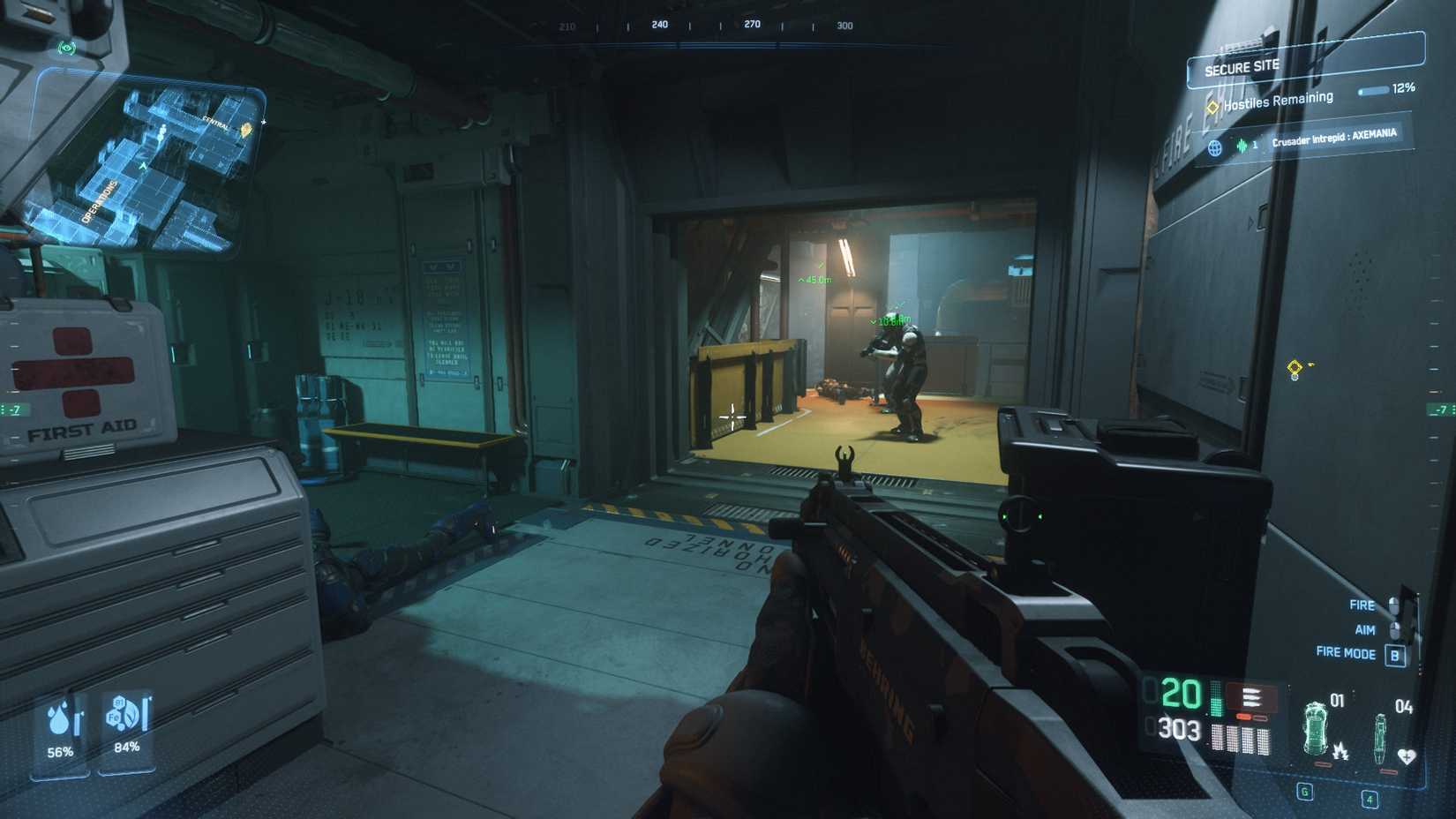The image size is (1456, 819).
Task: Select the medpen heart icon near slot 04
Action: [x=1407, y=757]
